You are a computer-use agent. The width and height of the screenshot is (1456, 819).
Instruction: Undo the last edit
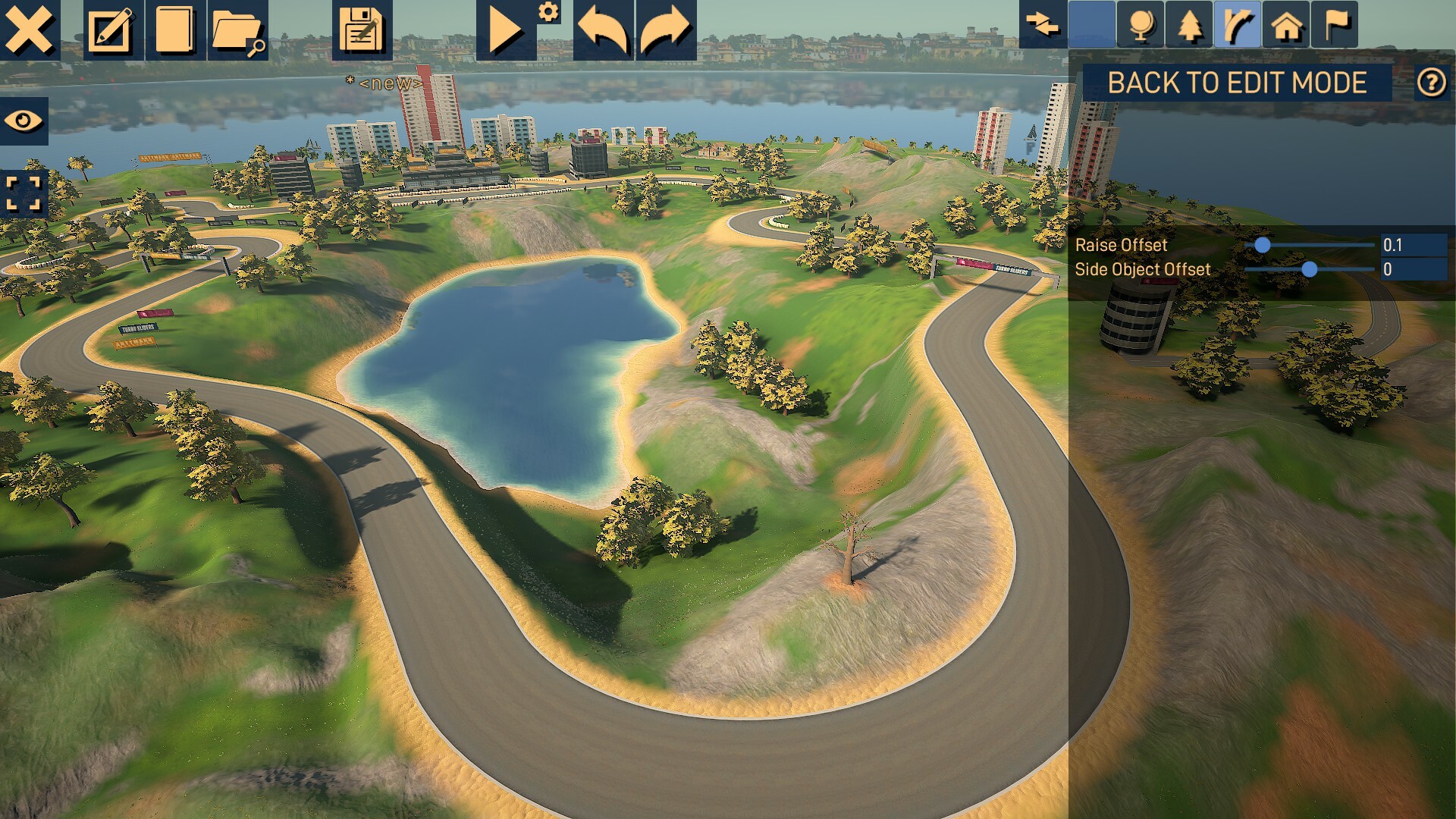(603, 30)
